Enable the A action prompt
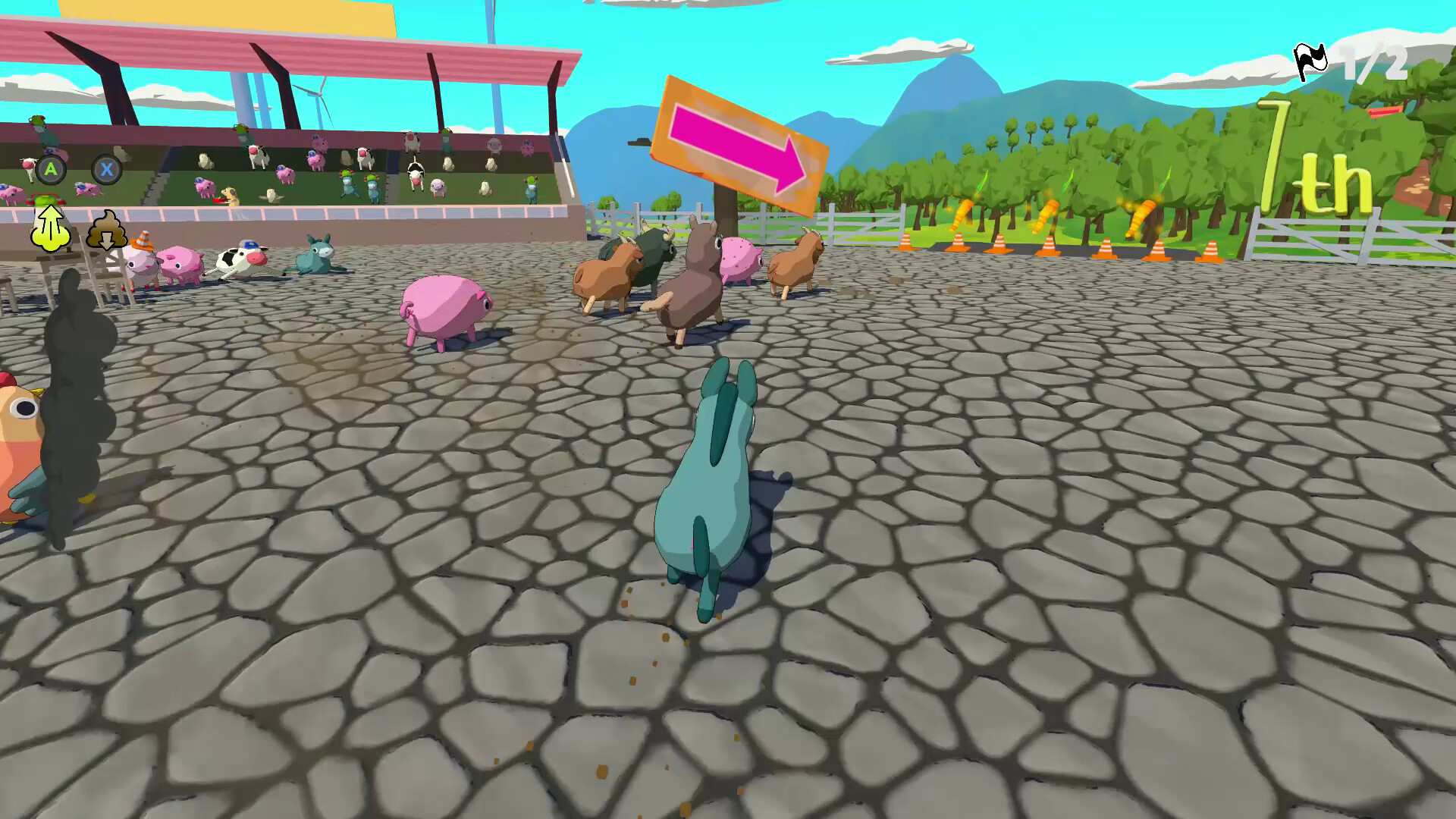Screen dimensions: 1456x819 [50, 170]
